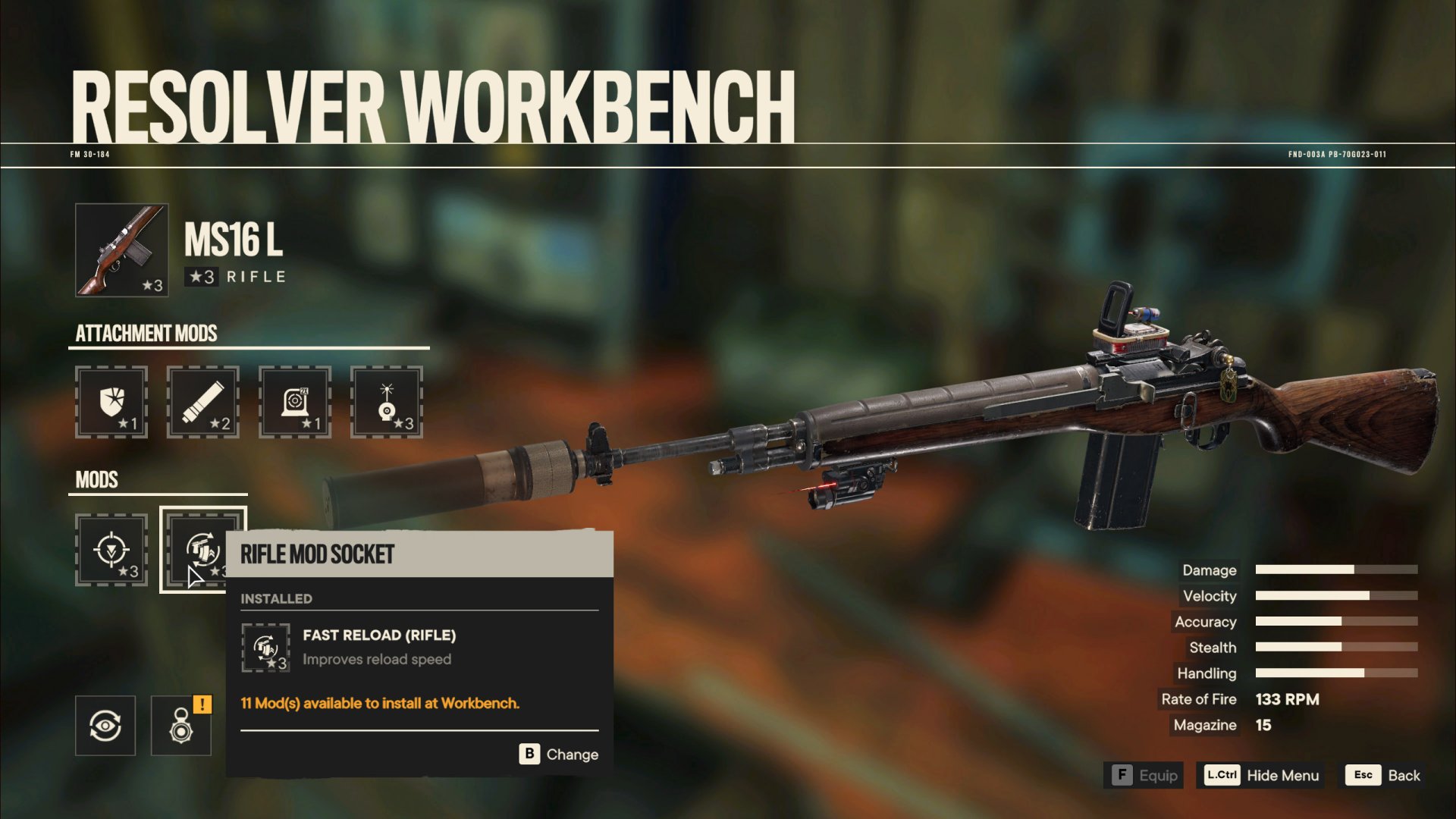Open the suppressor attachment slot
Screen dimensions: 1456x819
point(202,402)
